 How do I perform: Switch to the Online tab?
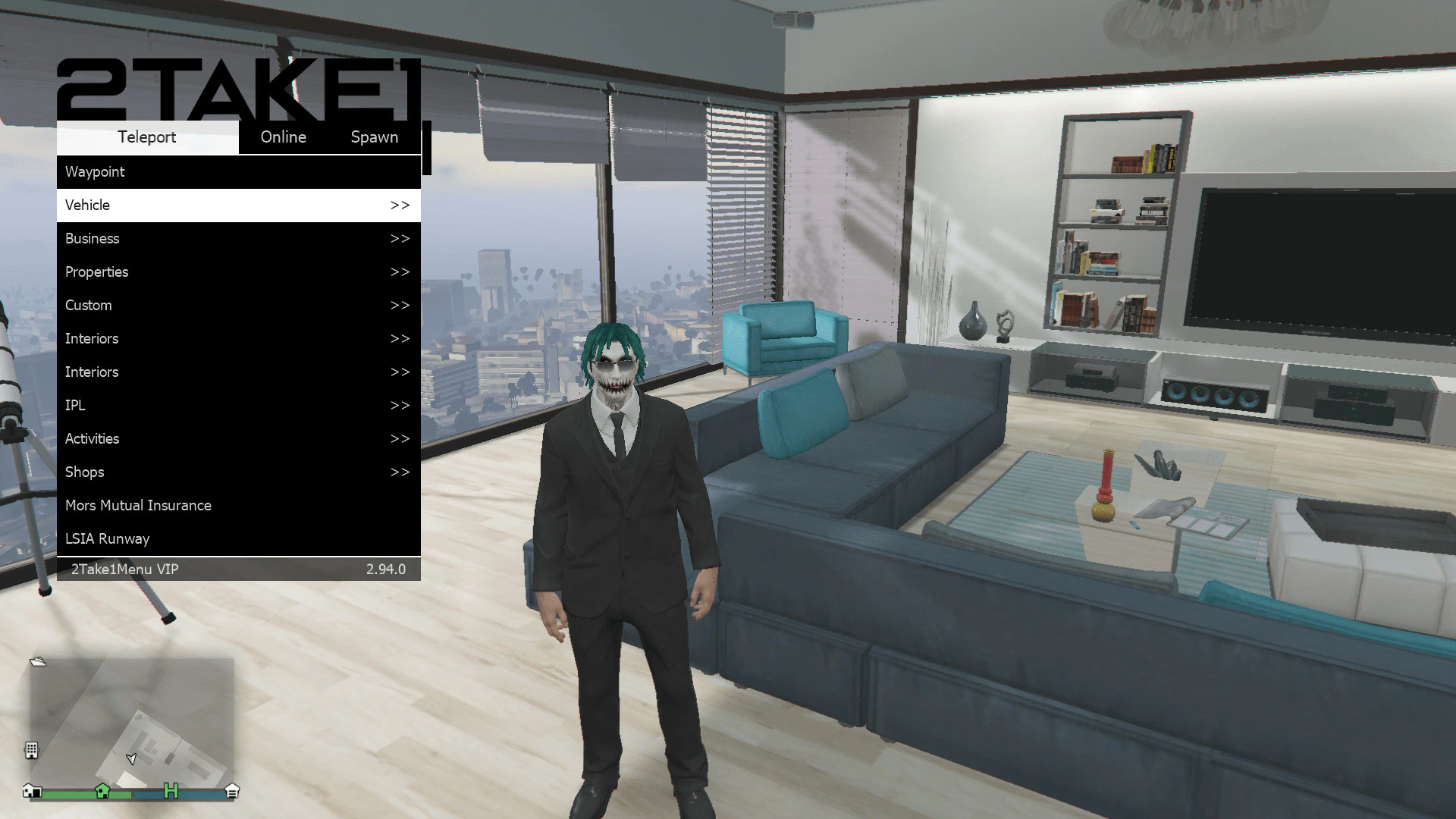click(283, 137)
